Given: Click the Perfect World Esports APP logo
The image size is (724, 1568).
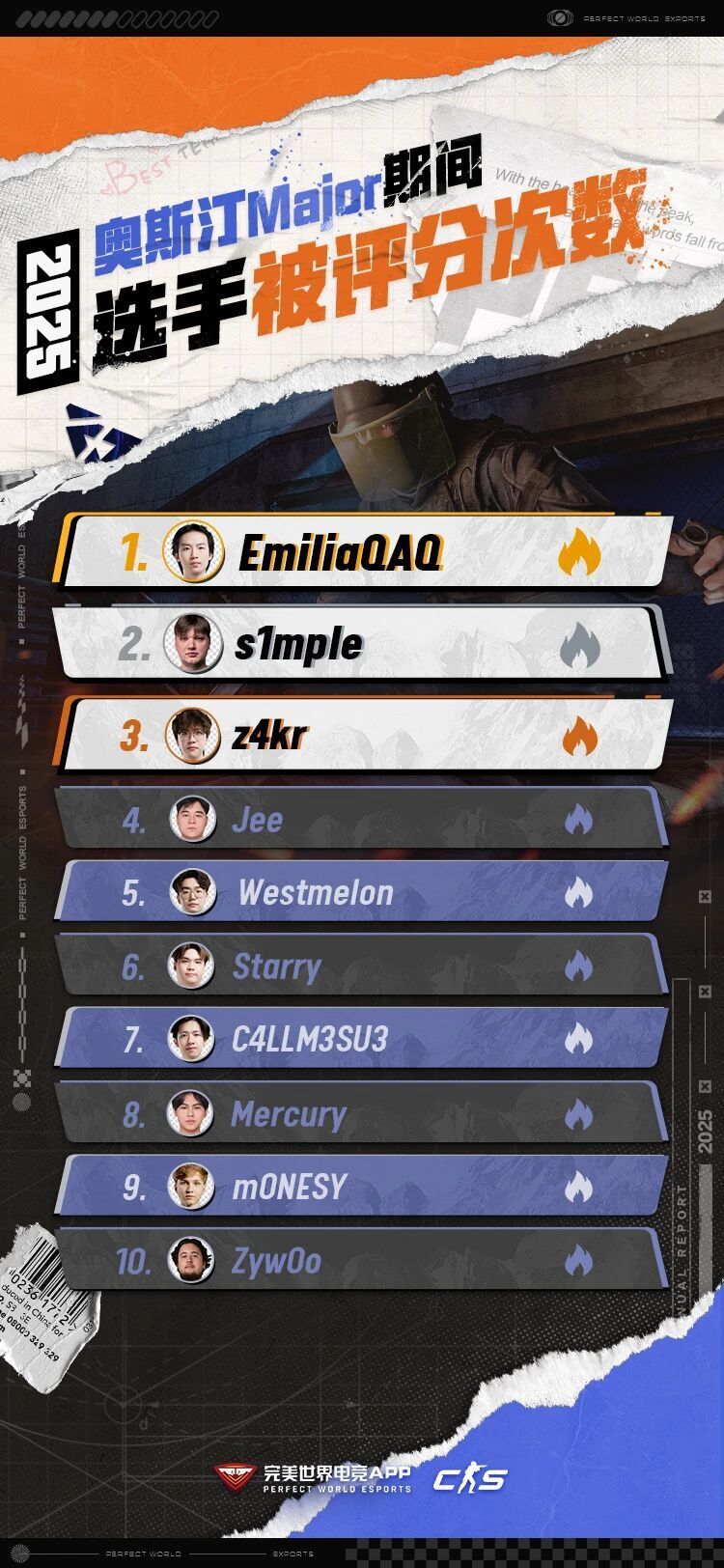Looking at the screenshot, I should click(314, 1478).
